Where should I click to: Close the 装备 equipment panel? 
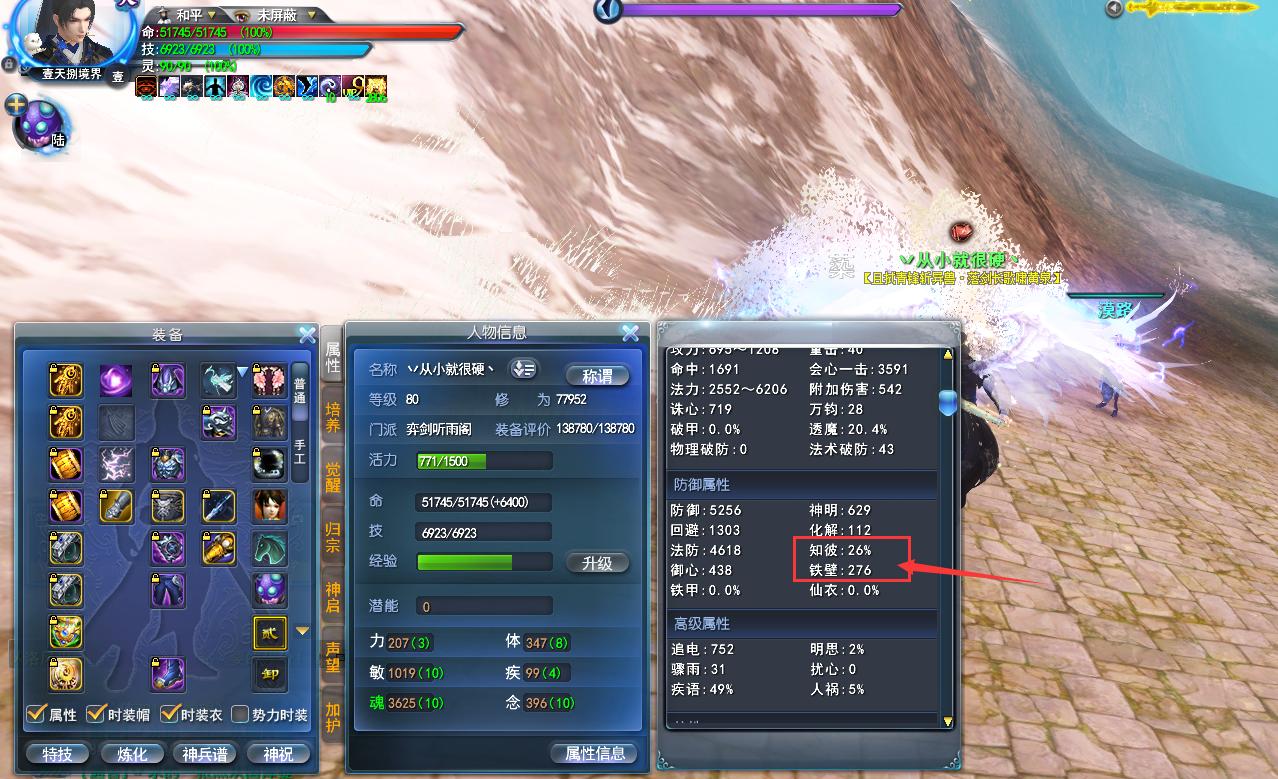[x=307, y=334]
